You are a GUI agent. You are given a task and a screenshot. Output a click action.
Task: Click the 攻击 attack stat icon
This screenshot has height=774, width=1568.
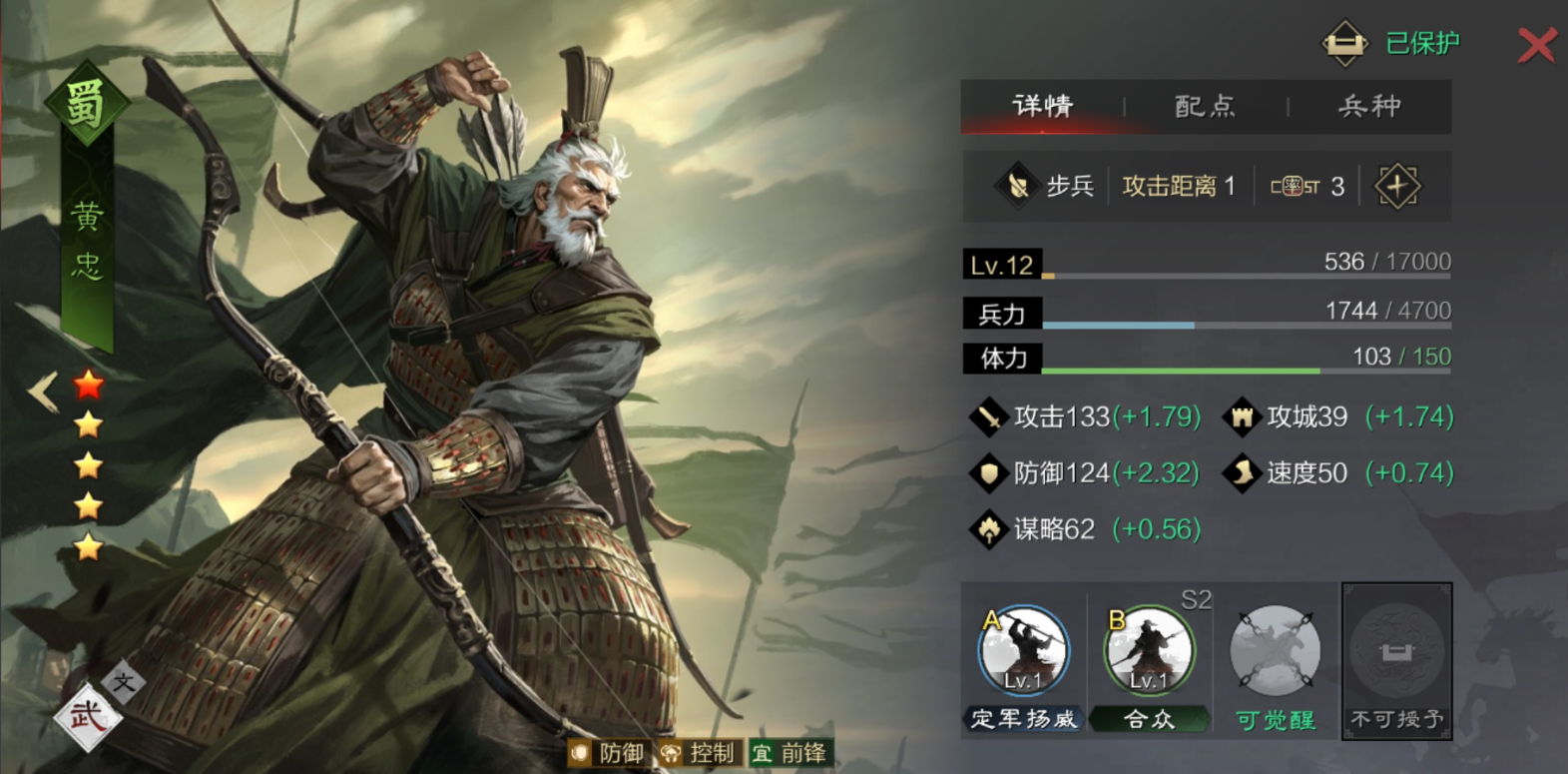(x=987, y=416)
